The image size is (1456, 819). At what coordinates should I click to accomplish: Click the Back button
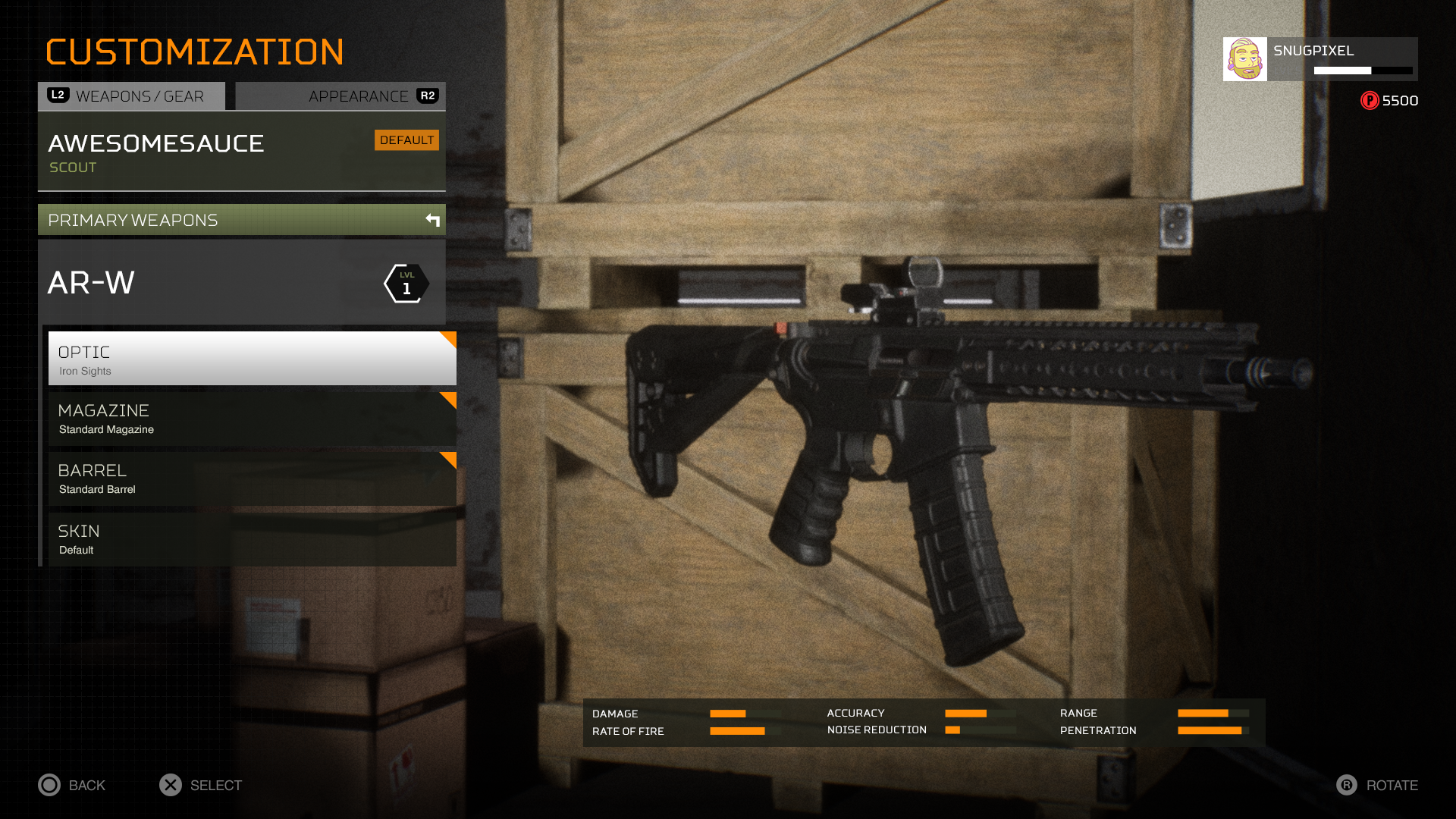click(73, 785)
